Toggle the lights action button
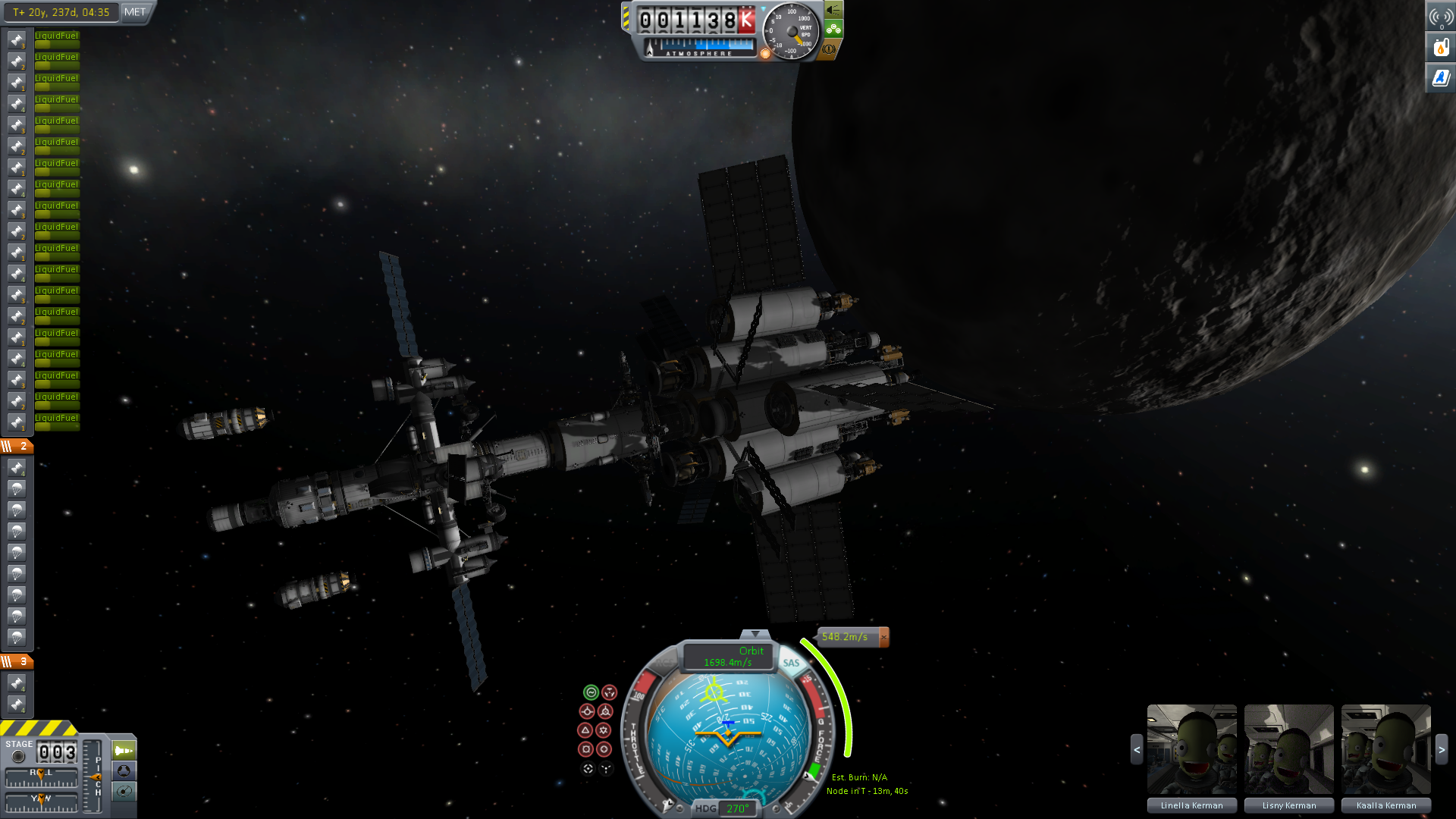The image size is (1456, 819). pyautogui.click(x=833, y=10)
